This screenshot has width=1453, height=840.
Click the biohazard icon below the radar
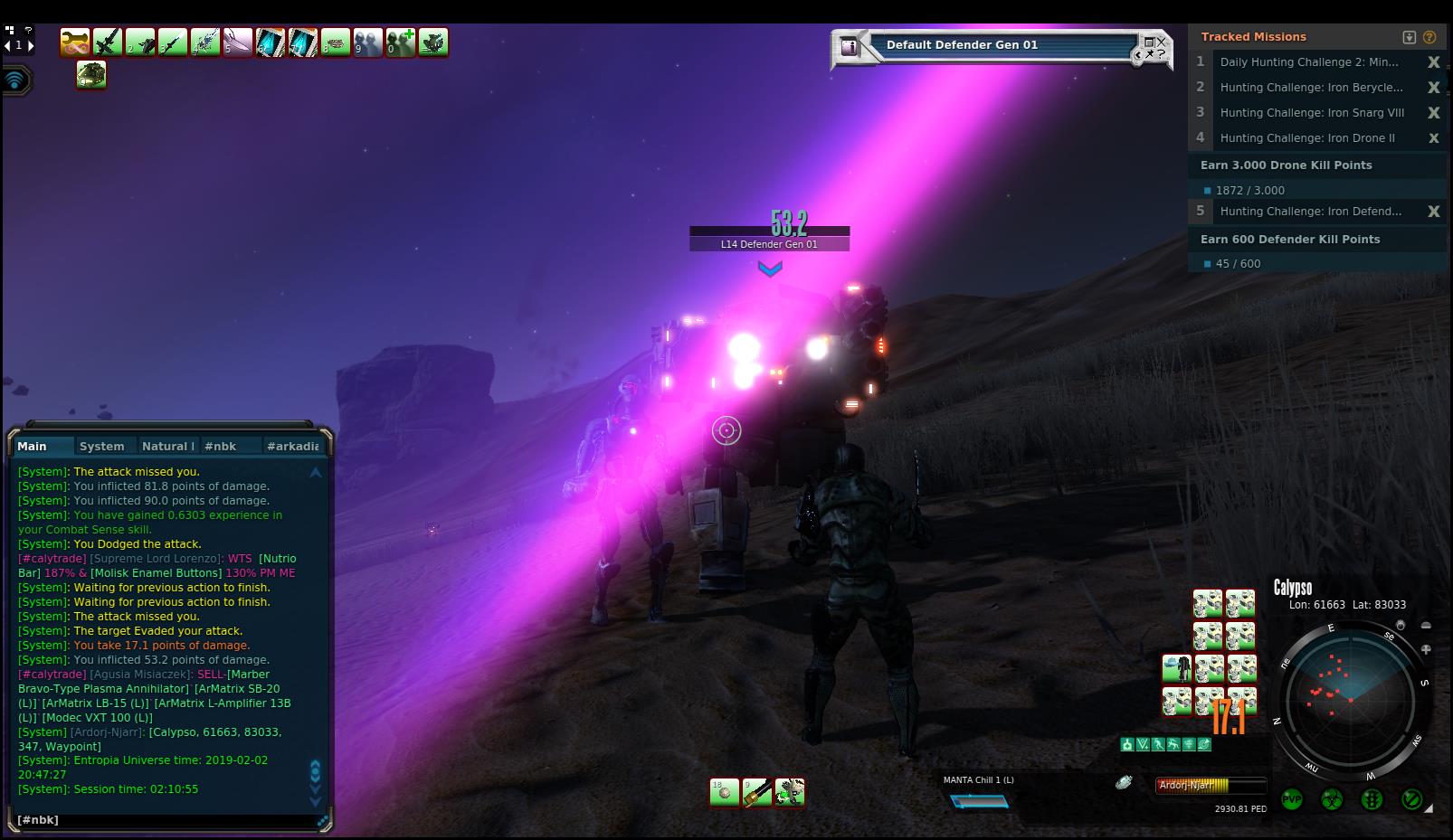tap(1332, 799)
